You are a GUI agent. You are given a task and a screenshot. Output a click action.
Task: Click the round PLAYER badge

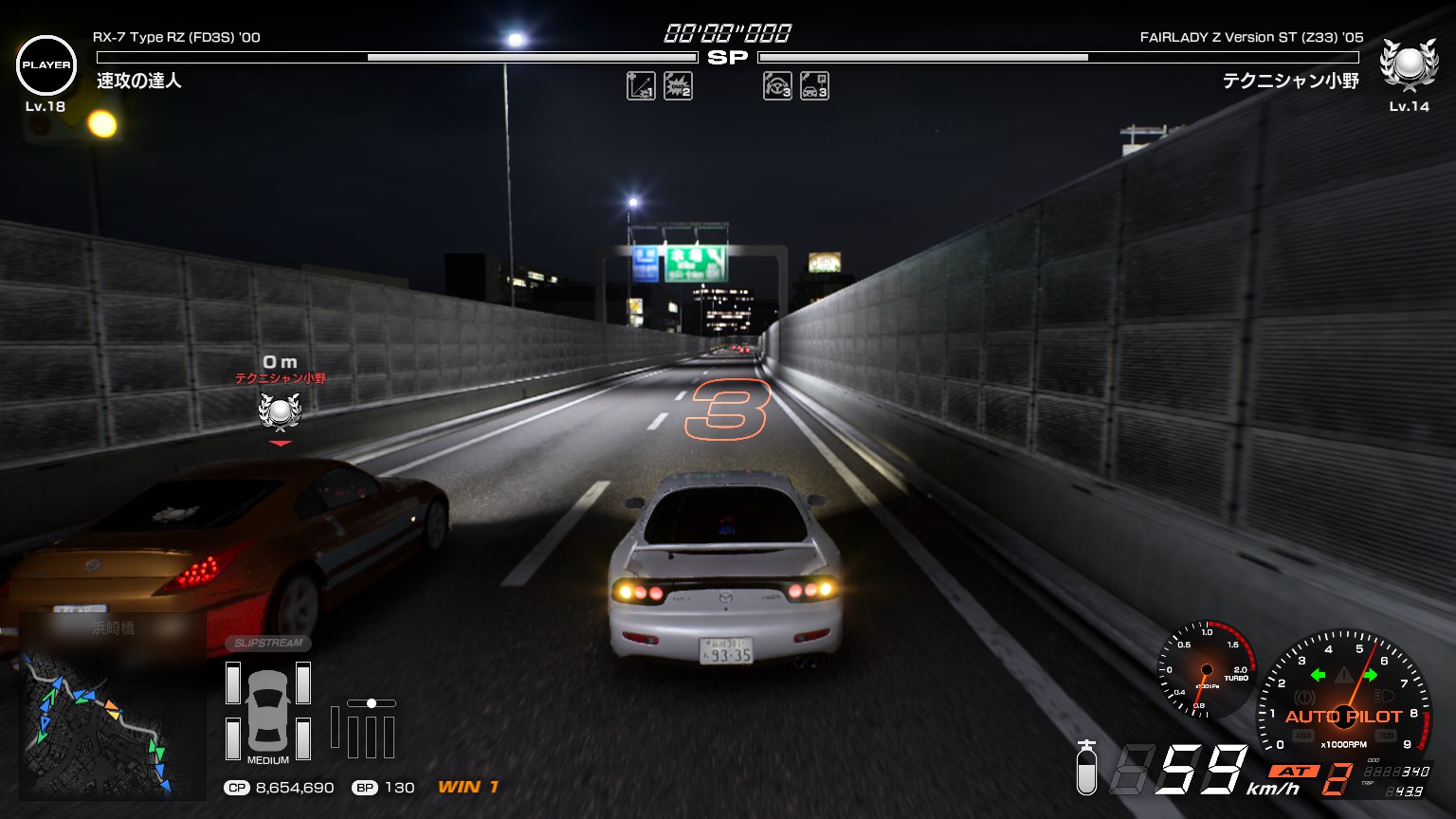(x=46, y=65)
